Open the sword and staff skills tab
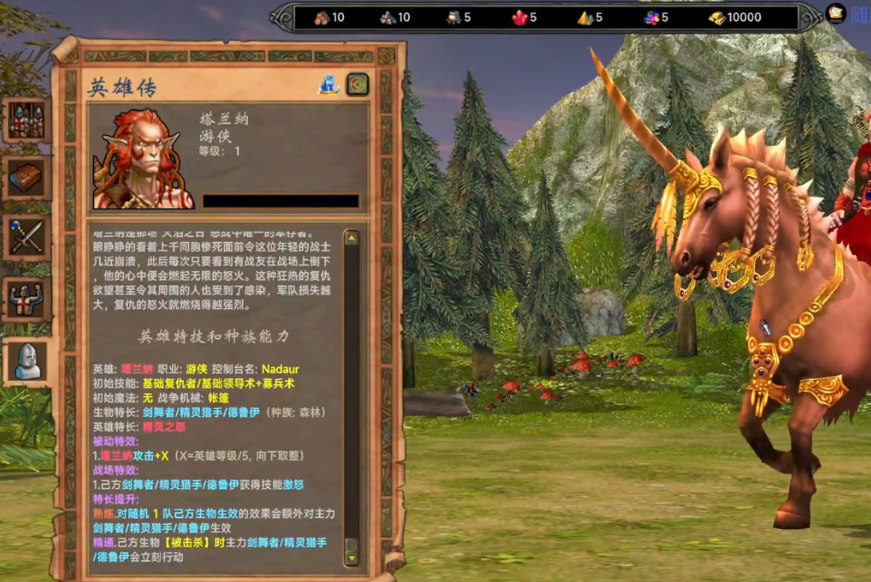This screenshot has height=582, width=871. (26, 238)
